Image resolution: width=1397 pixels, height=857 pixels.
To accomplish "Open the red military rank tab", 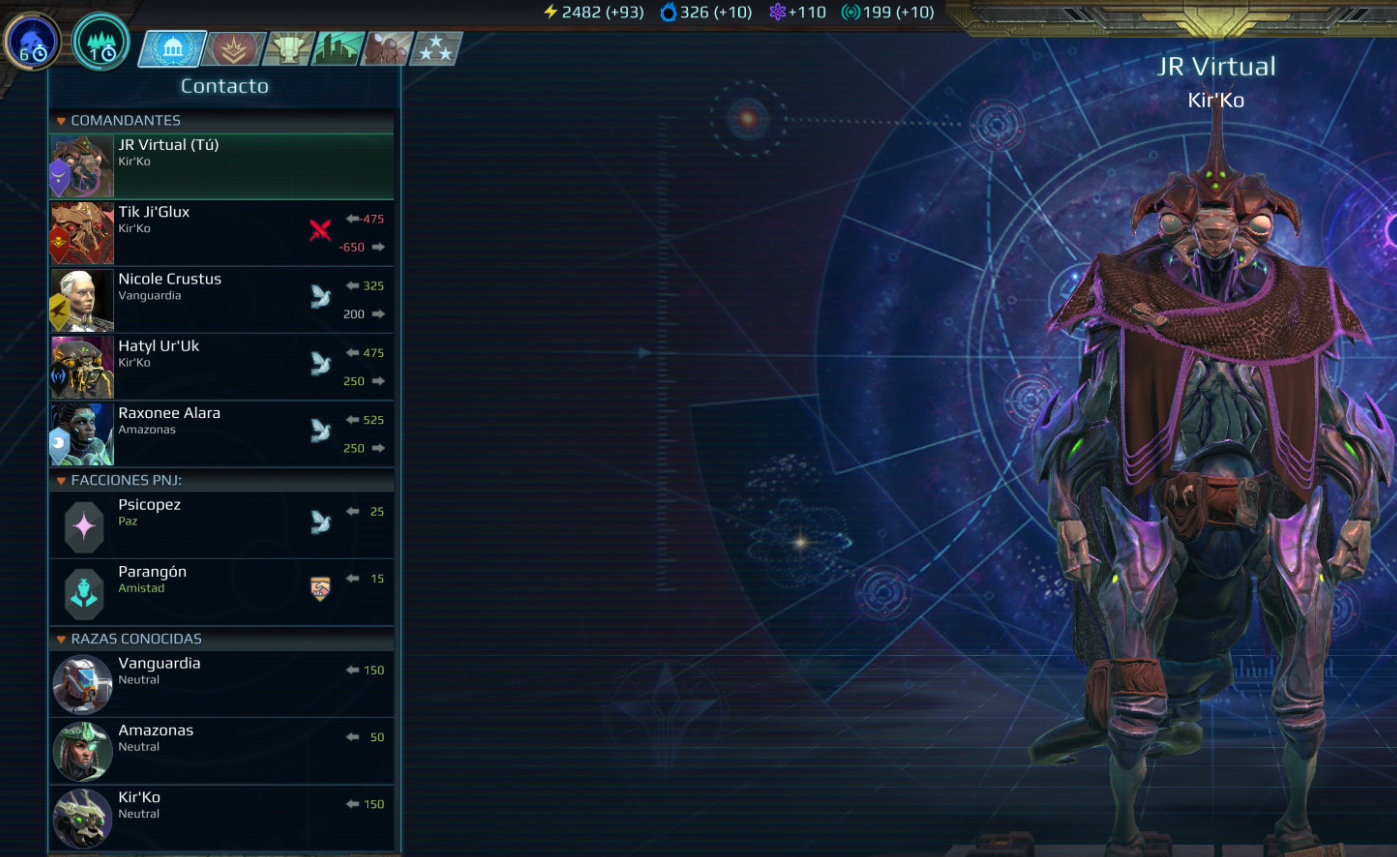I will coord(233,48).
